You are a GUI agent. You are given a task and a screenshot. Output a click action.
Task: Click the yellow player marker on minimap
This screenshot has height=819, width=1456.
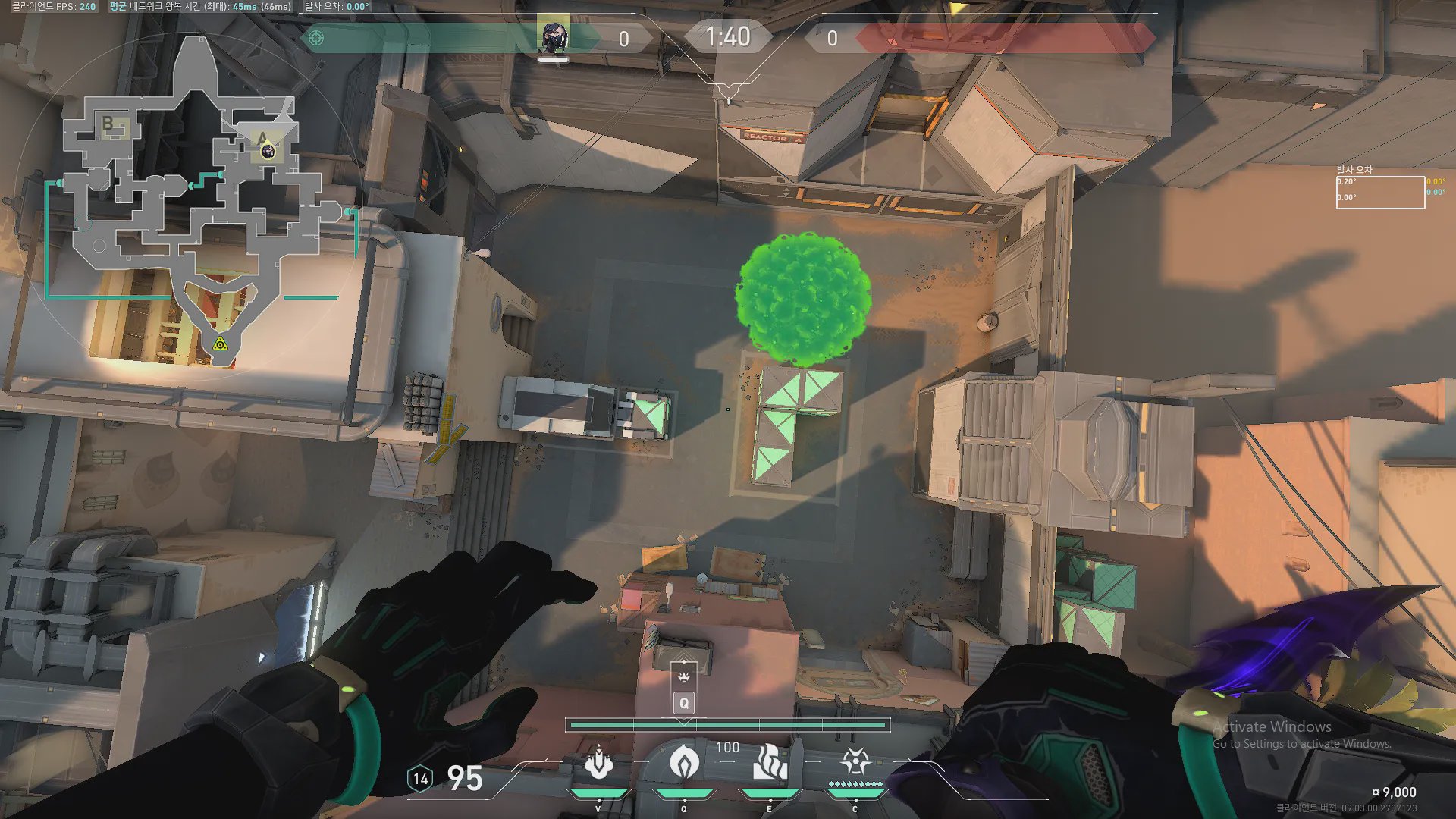pos(220,345)
